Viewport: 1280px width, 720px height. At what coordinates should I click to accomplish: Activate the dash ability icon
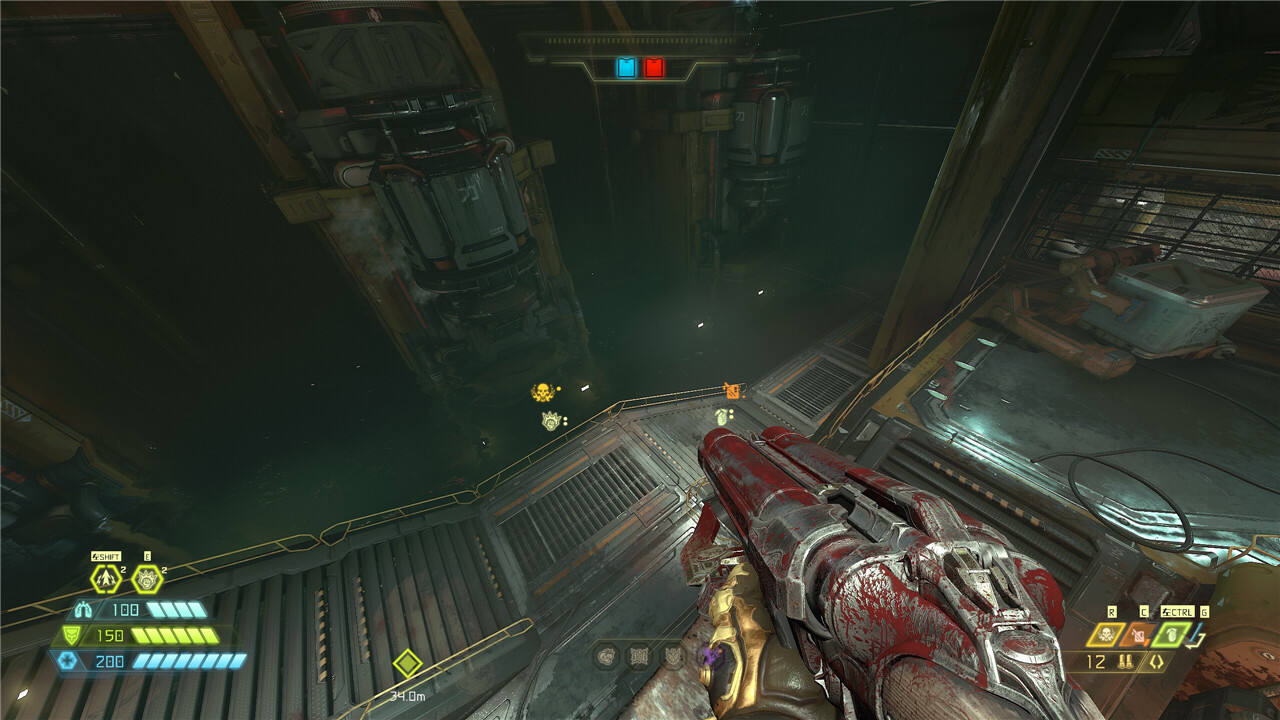[x=106, y=578]
